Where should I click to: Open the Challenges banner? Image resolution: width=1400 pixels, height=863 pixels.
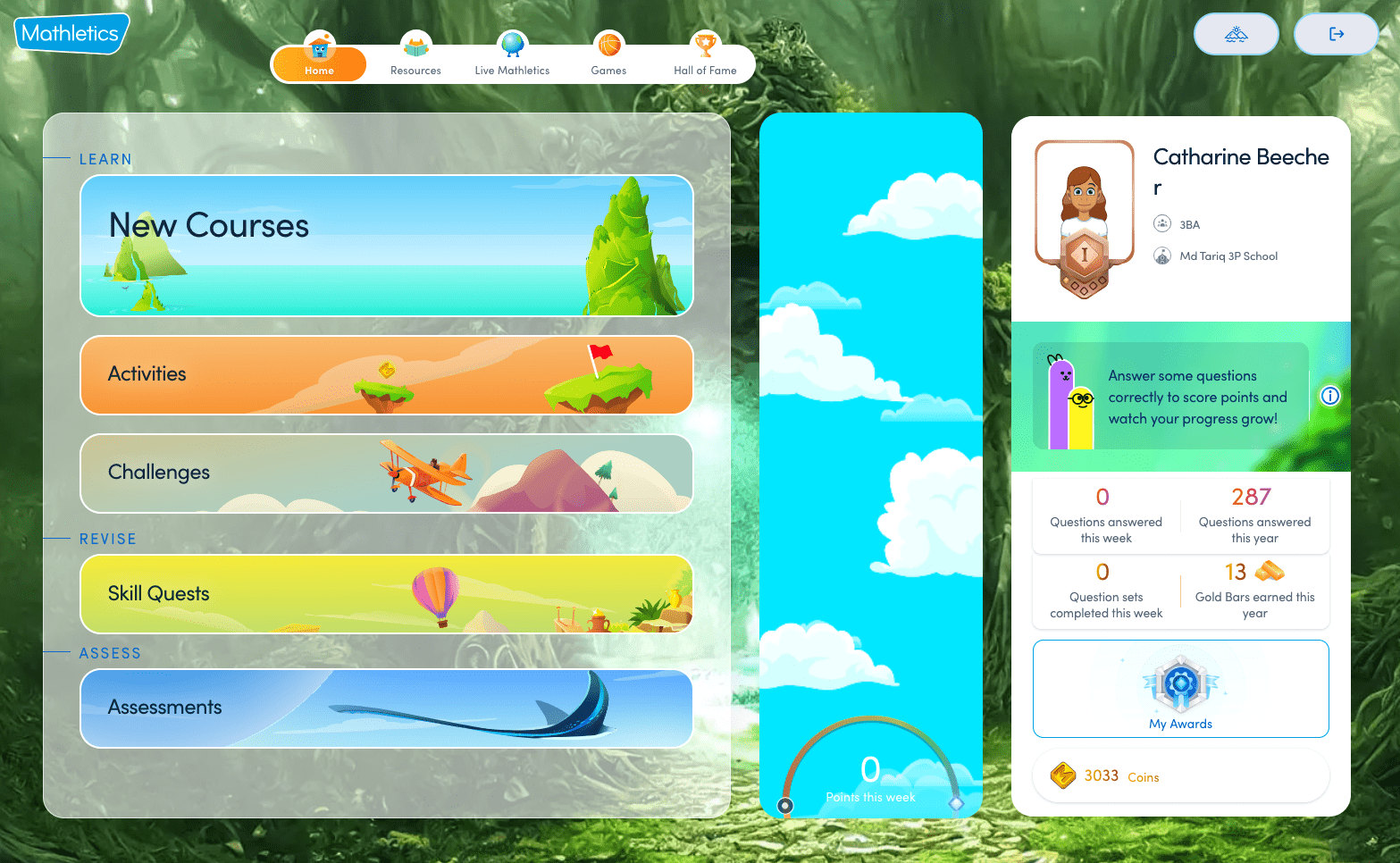pyautogui.click(x=386, y=473)
